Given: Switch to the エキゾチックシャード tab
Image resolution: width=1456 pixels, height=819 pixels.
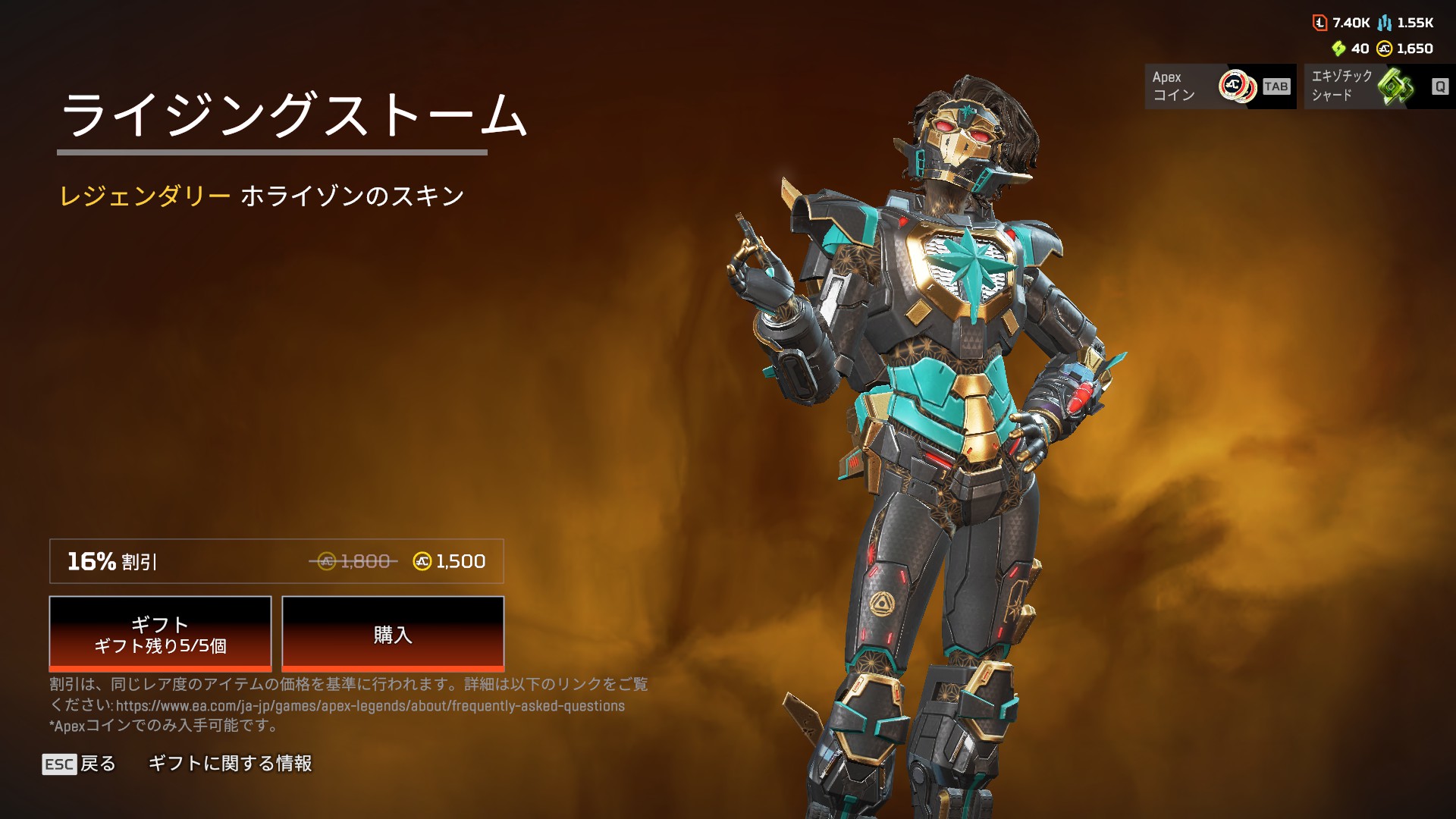Looking at the screenshot, I should click(x=1379, y=86).
